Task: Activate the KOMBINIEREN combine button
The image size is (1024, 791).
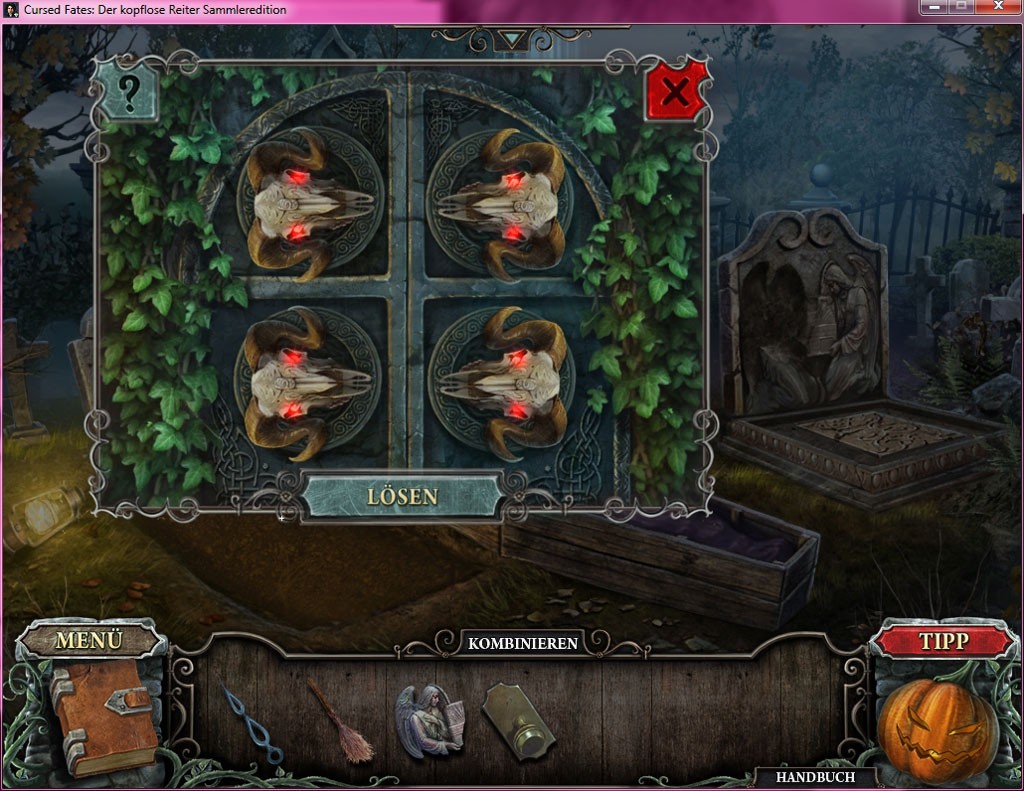Action: click(x=523, y=643)
